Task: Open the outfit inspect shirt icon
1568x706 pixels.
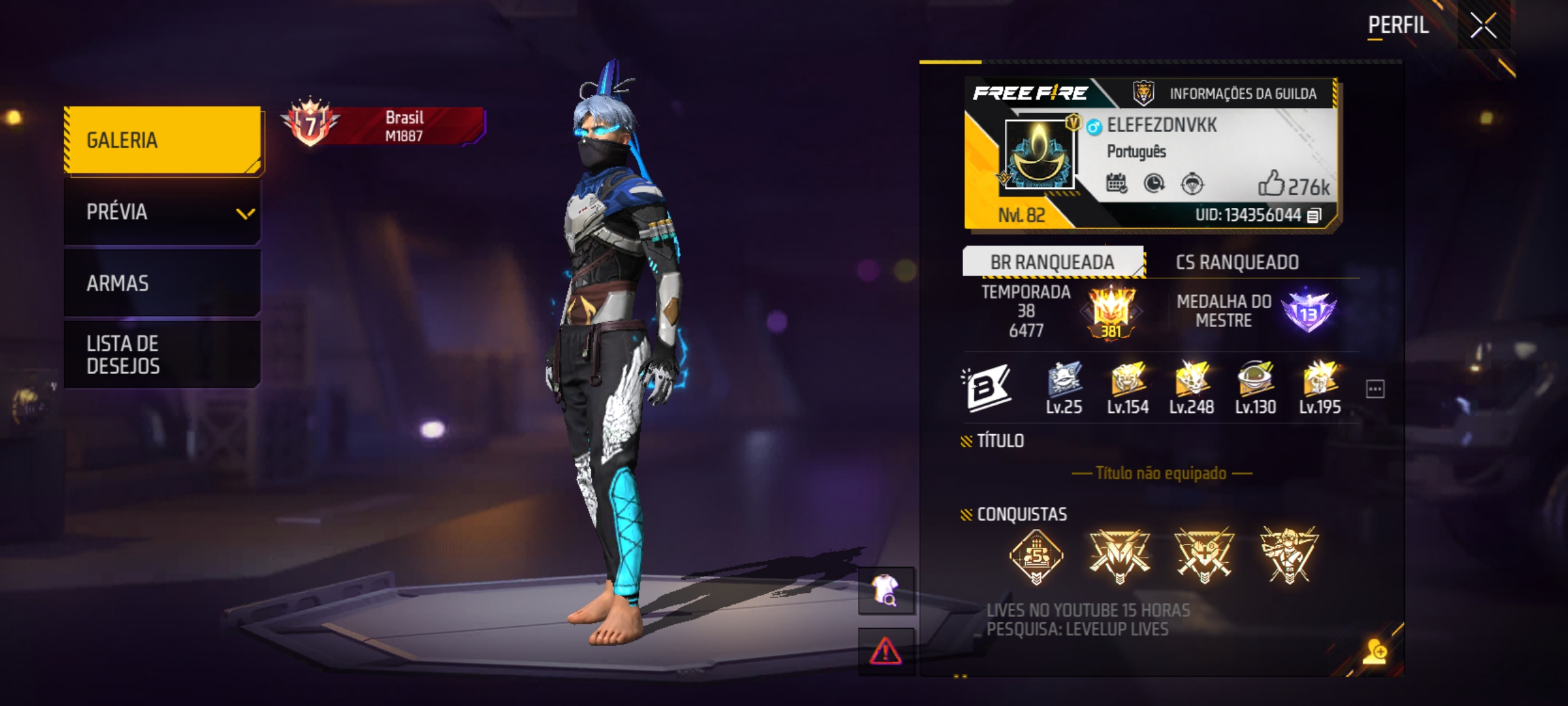Action: click(x=885, y=590)
